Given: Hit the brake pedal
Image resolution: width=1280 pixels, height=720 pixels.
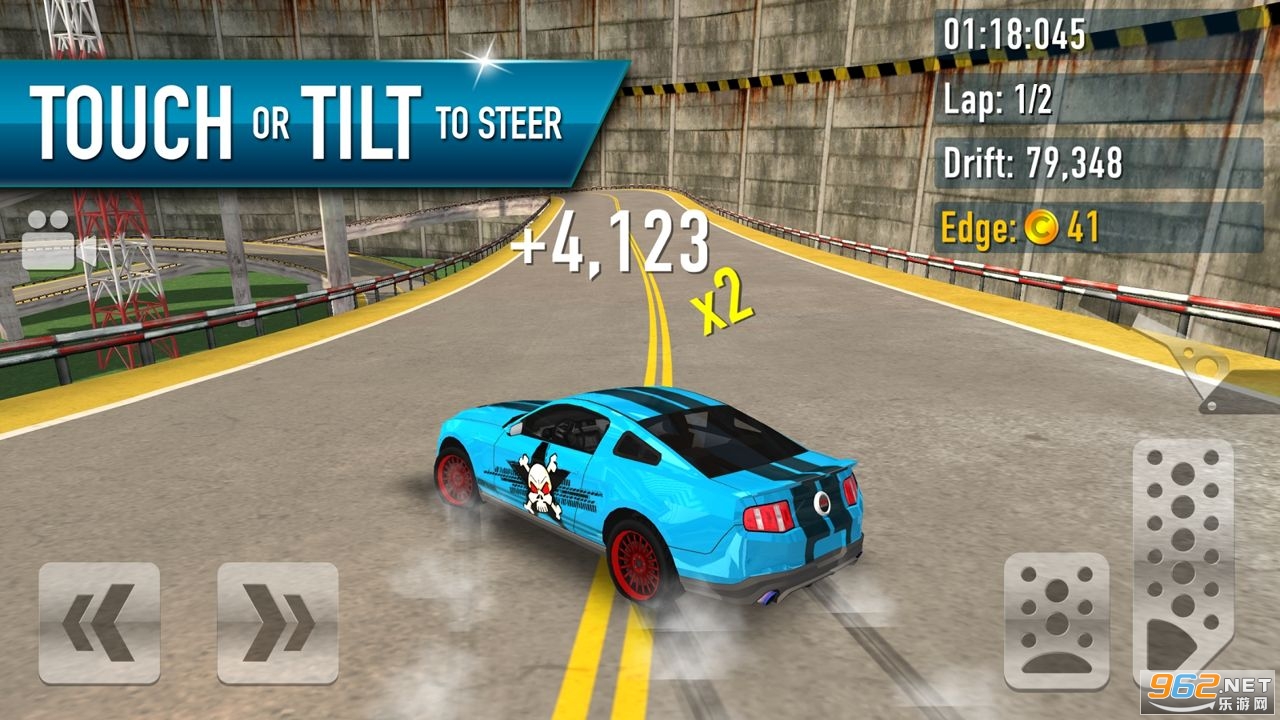Looking at the screenshot, I should coord(1056,622).
